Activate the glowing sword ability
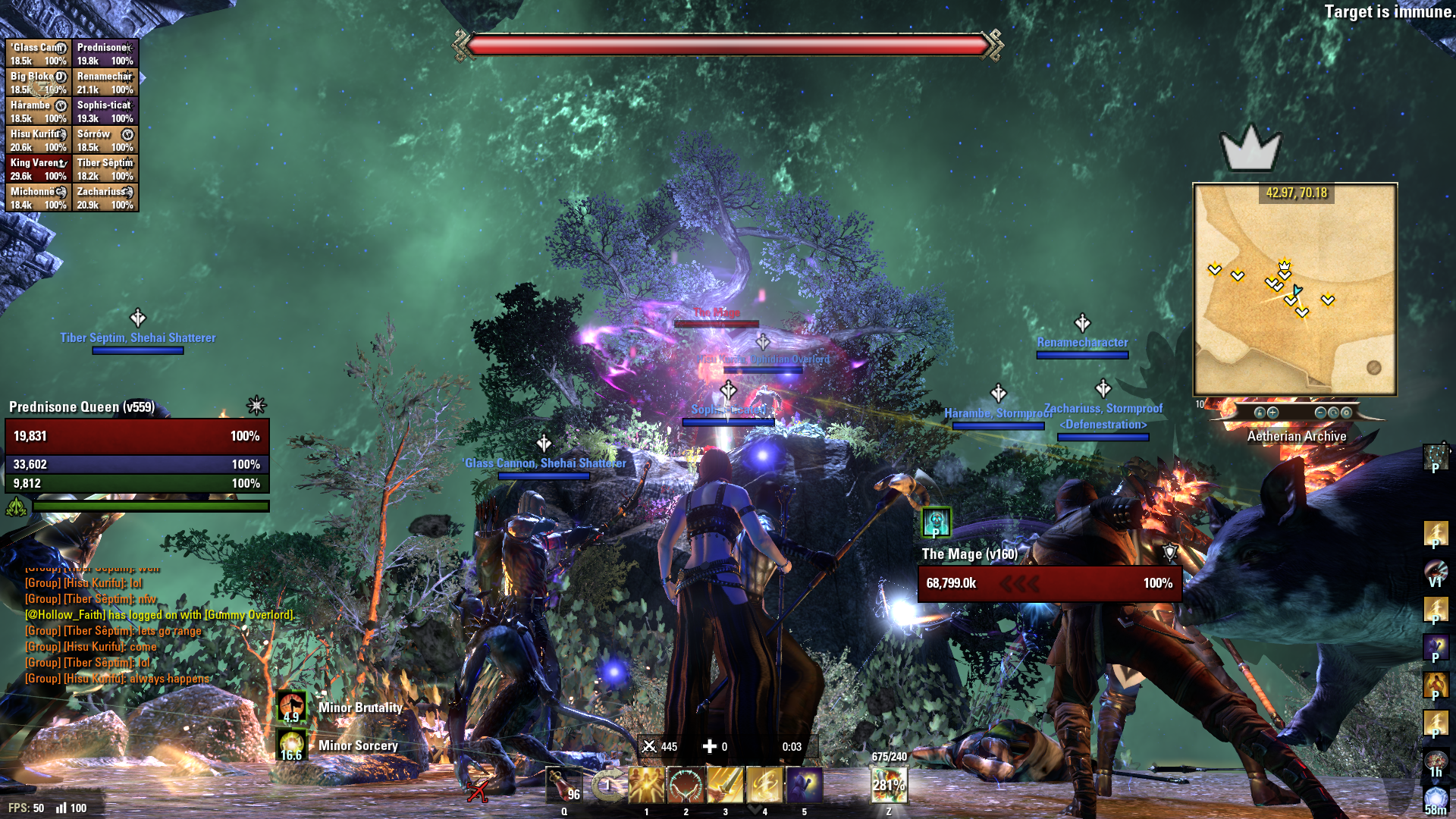Viewport: 1456px width, 819px height. pyautogui.click(x=725, y=785)
